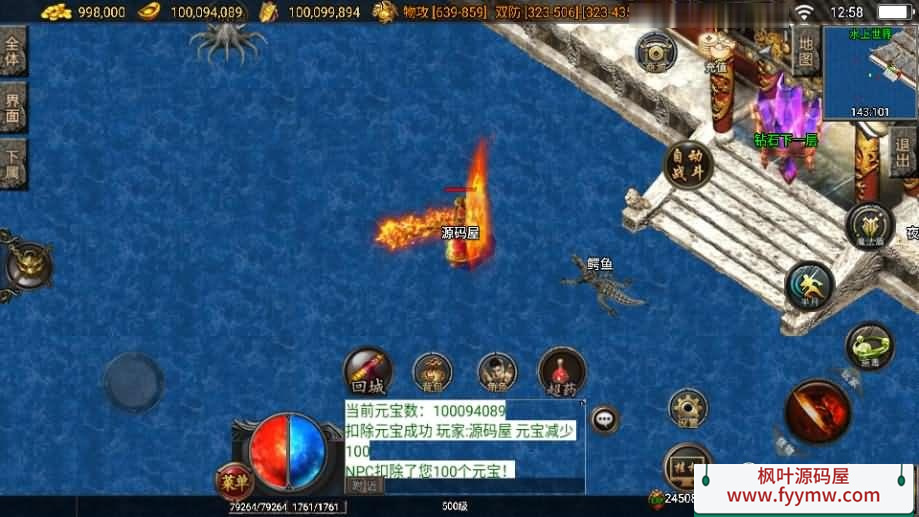Open the chat speech bubble button

click(x=604, y=419)
